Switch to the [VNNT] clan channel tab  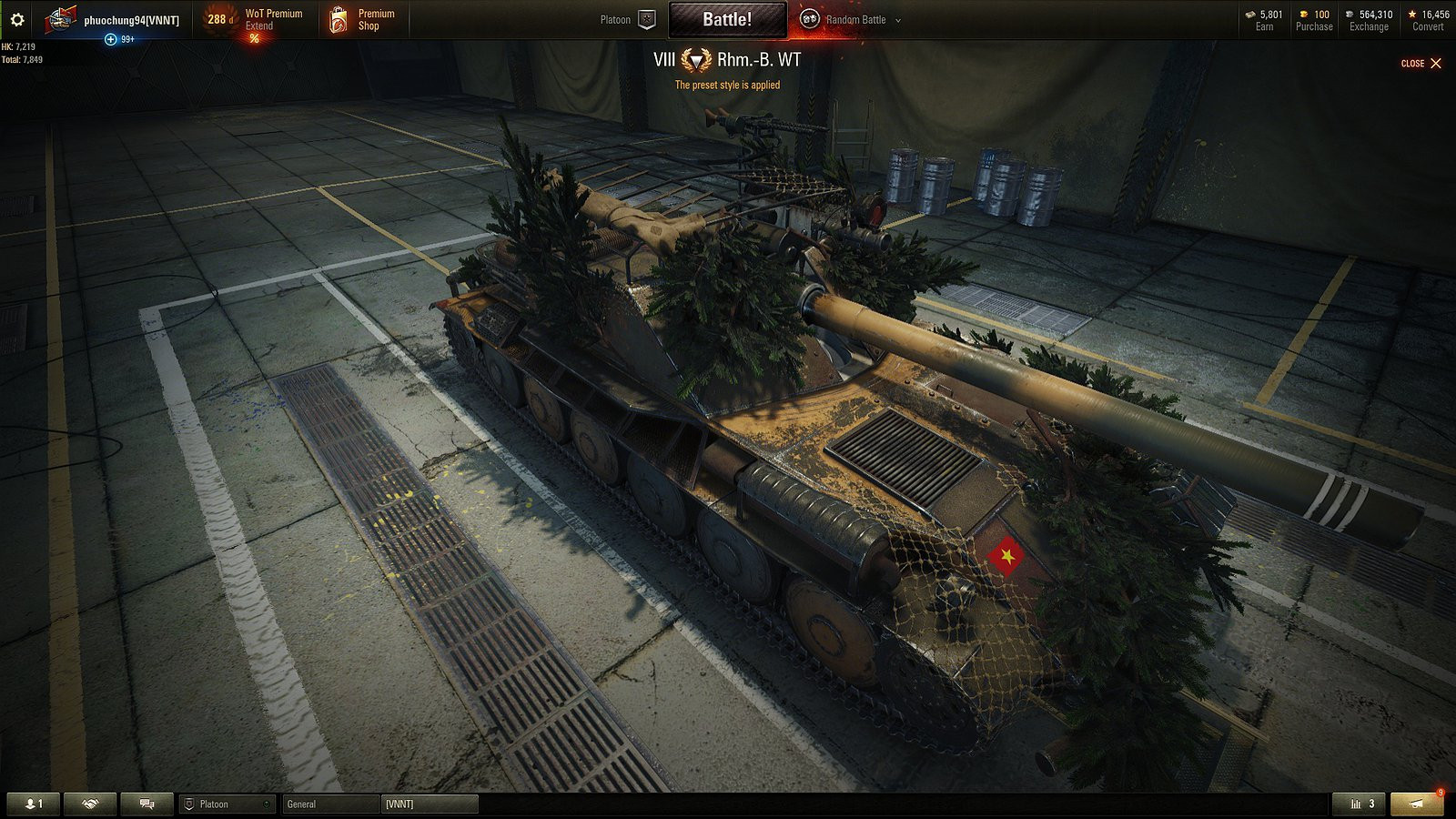pos(428,804)
